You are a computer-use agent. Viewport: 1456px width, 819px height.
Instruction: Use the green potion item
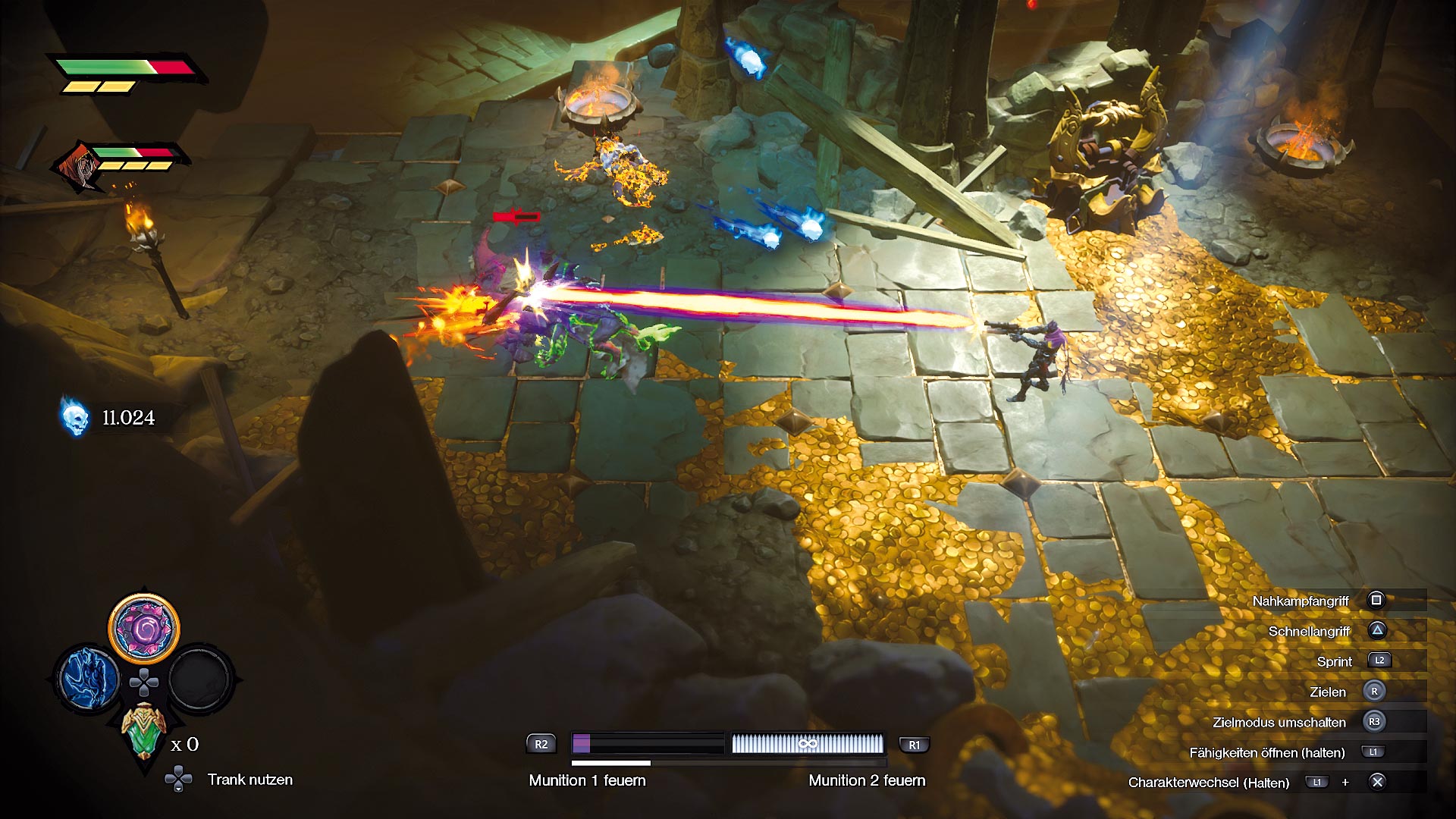pos(143,731)
